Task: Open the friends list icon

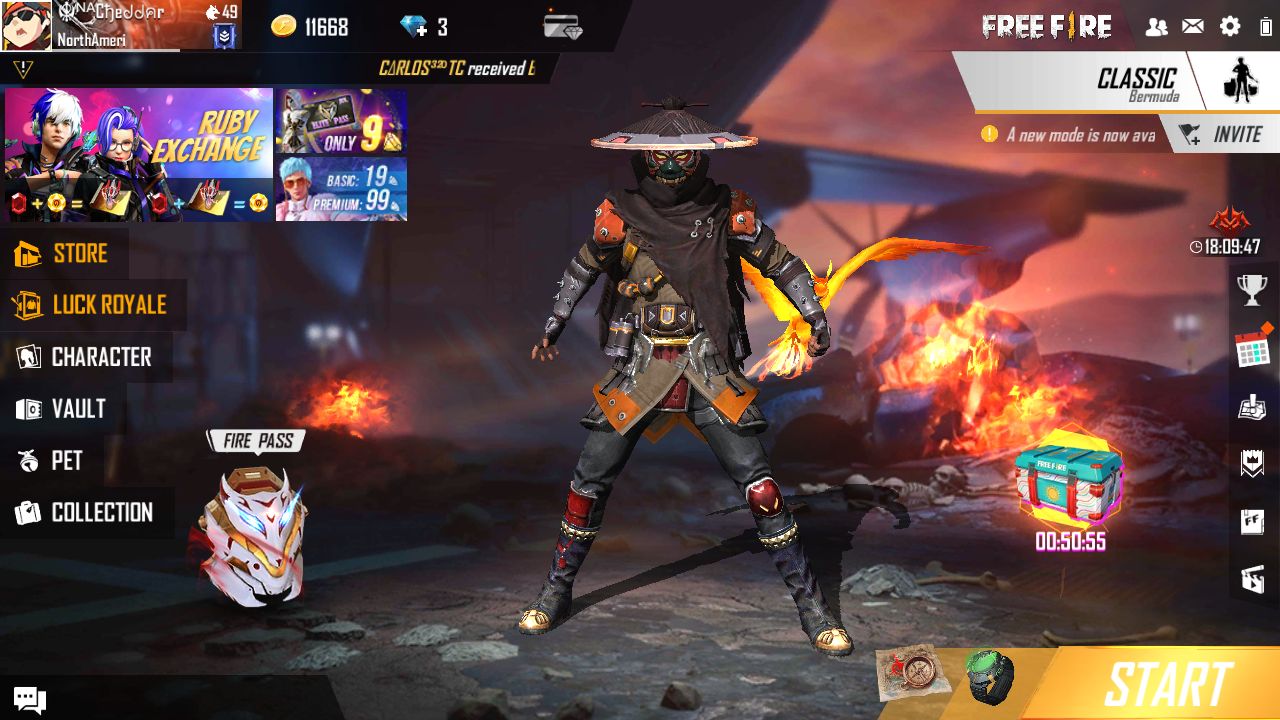Action: pyautogui.click(x=1157, y=27)
